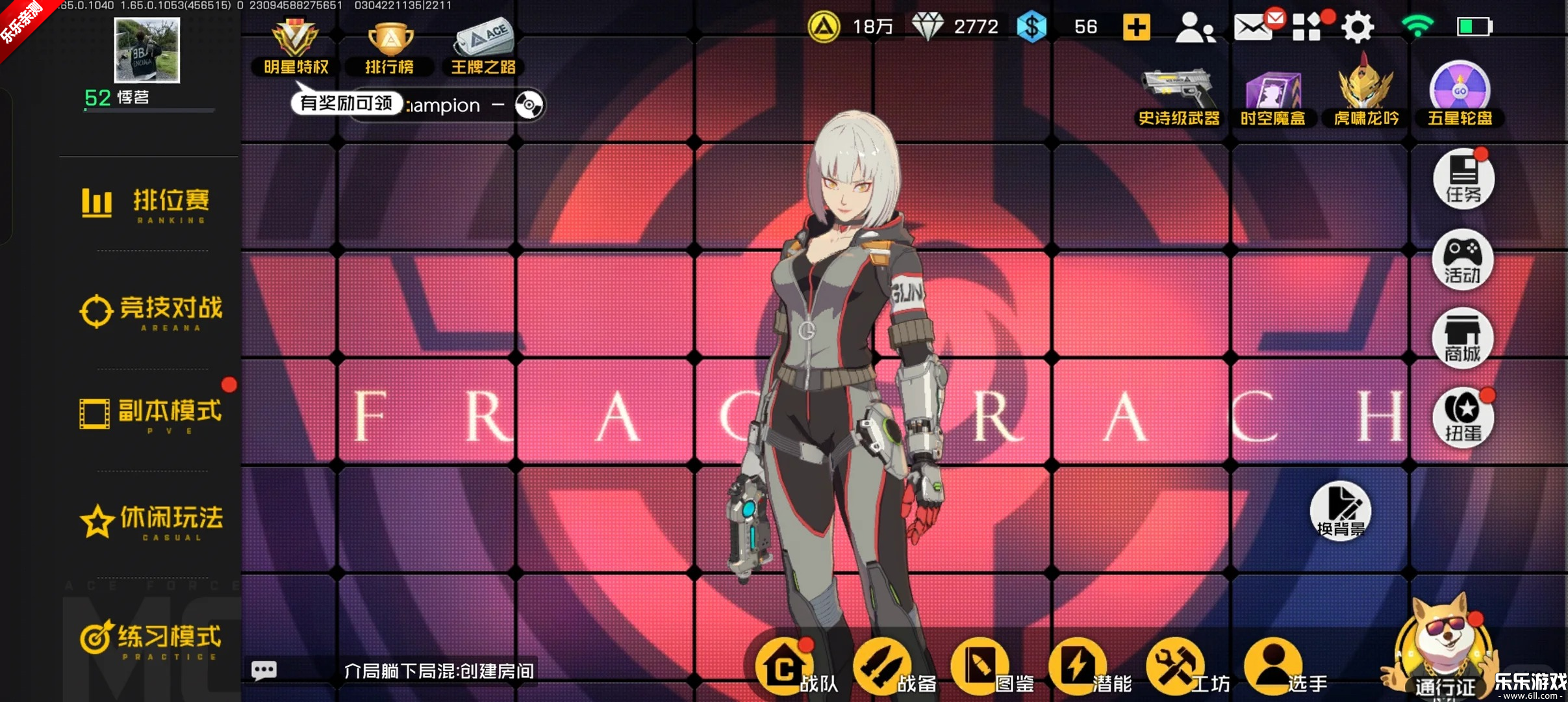Click the player avatar profile thumbnail
This screenshot has height=702, width=1568.
[147, 50]
